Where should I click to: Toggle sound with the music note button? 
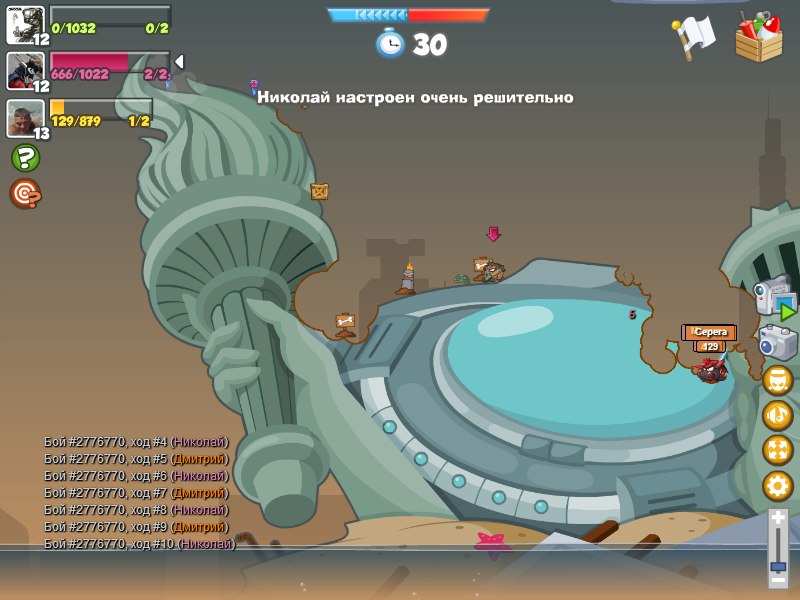click(777, 415)
